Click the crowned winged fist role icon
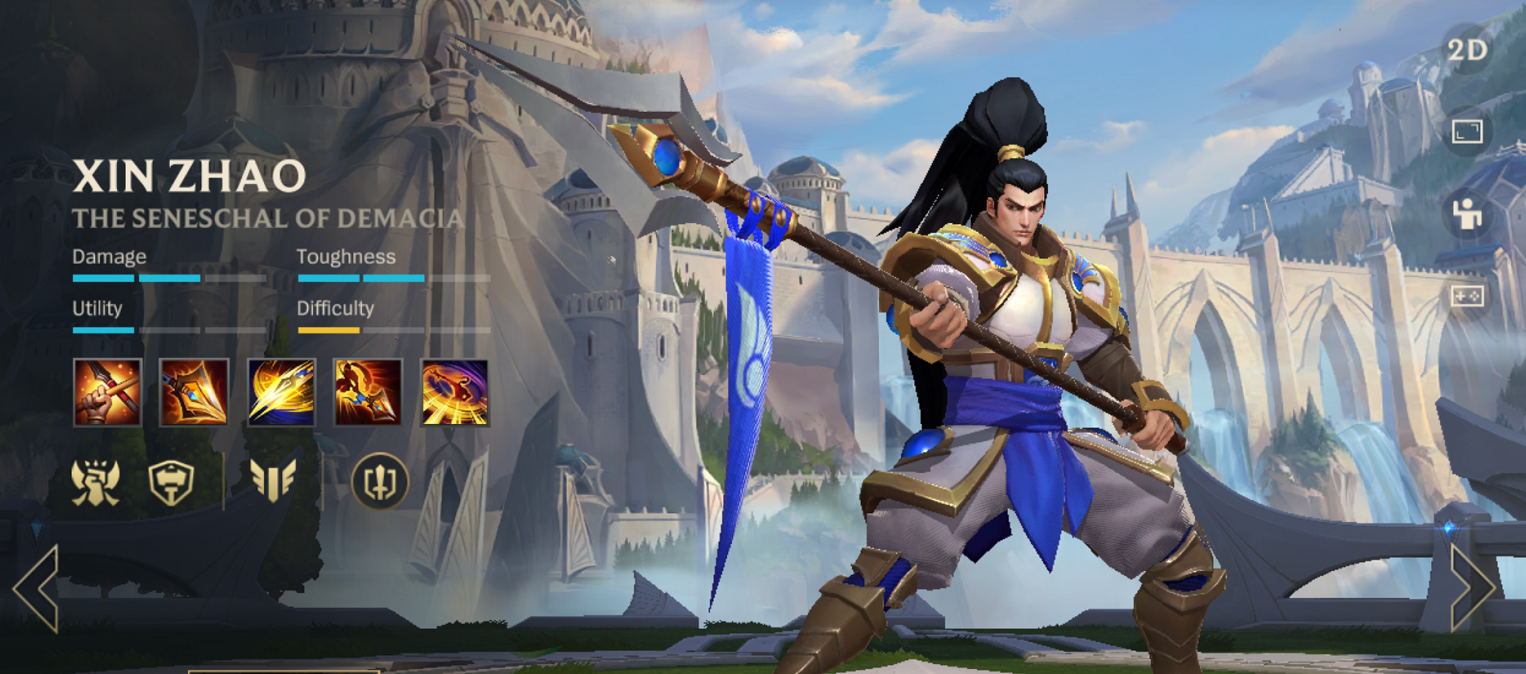 [x=96, y=482]
